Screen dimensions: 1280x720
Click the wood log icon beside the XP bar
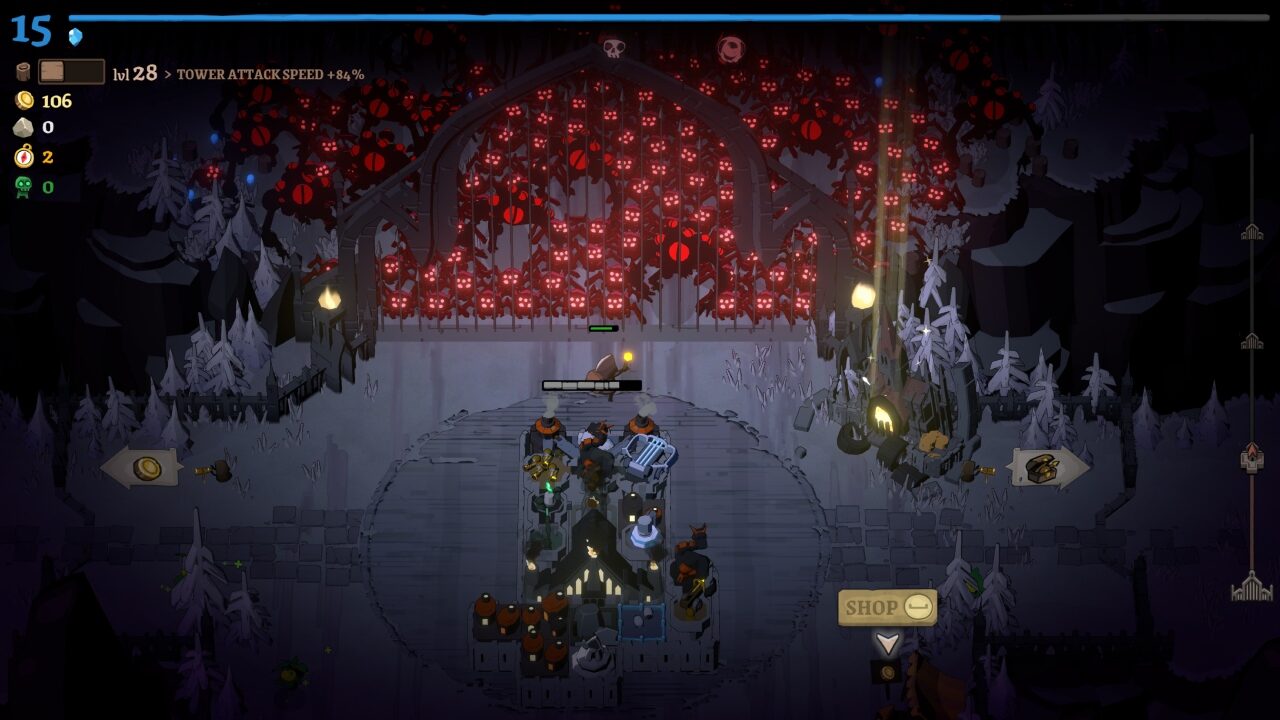(21, 71)
